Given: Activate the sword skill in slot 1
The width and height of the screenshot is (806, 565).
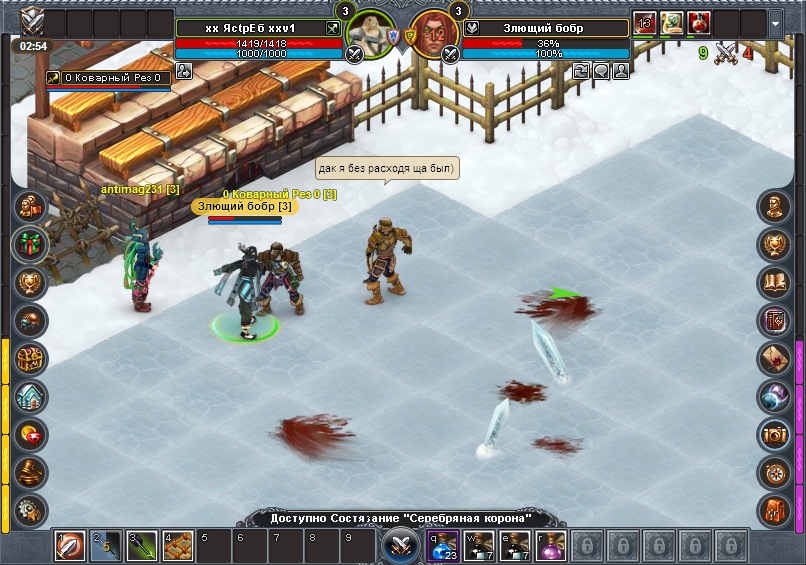Looking at the screenshot, I should (x=71, y=547).
